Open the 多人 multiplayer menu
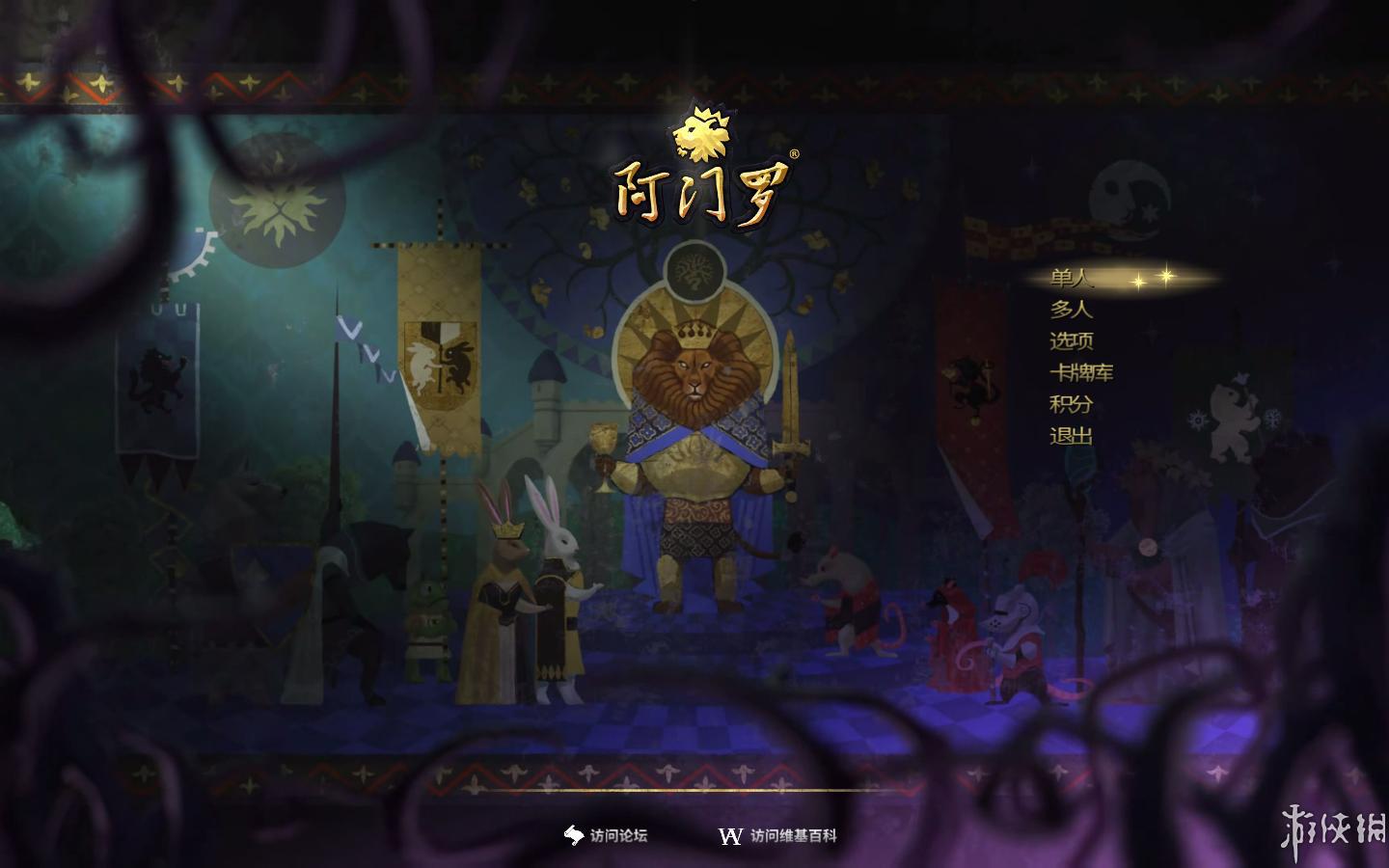The height and width of the screenshot is (868, 1389). tap(1071, 310)
